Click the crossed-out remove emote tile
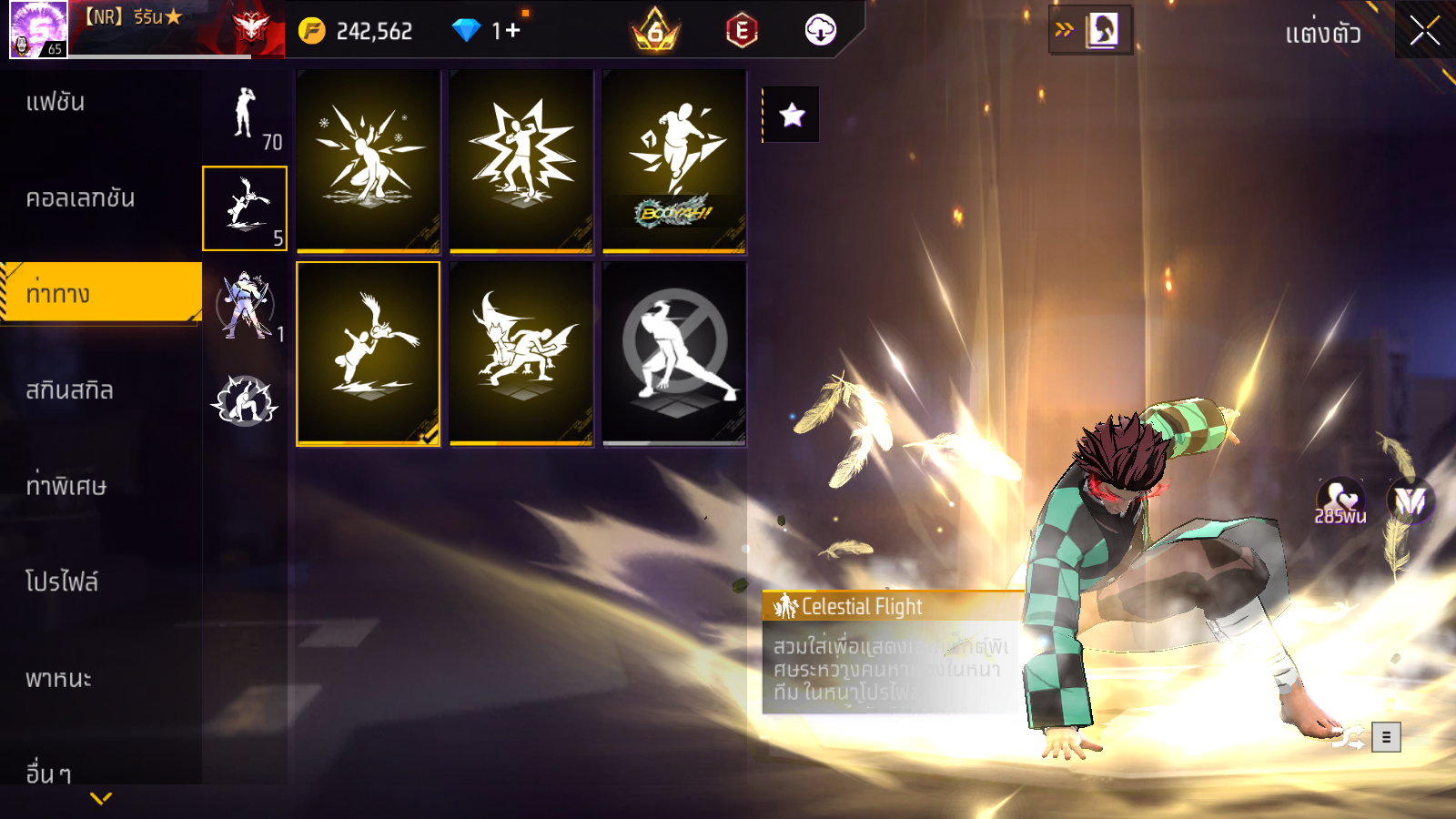 674,354
